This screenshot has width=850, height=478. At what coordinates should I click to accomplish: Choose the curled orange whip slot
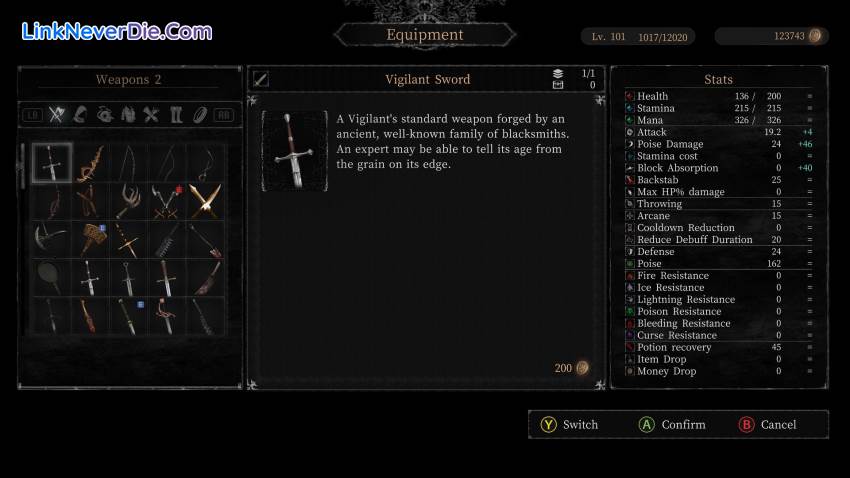pyautogui.click(x=88, y=162)
